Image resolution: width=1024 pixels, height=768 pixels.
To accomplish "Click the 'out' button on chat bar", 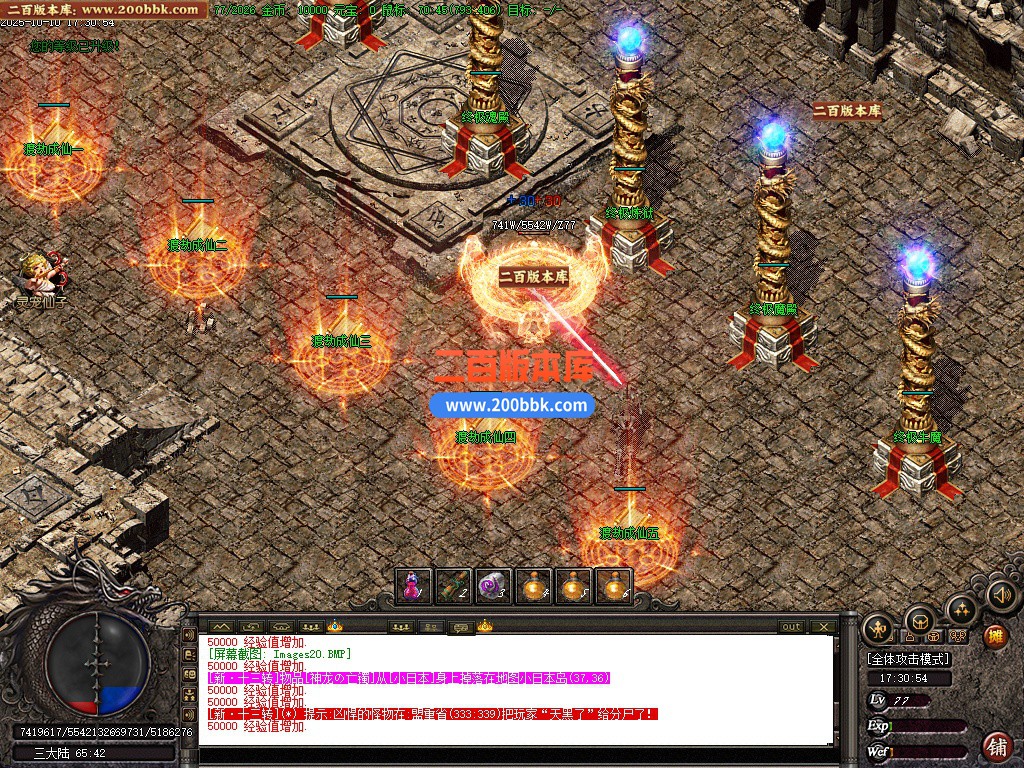I will tap(791, 627).
